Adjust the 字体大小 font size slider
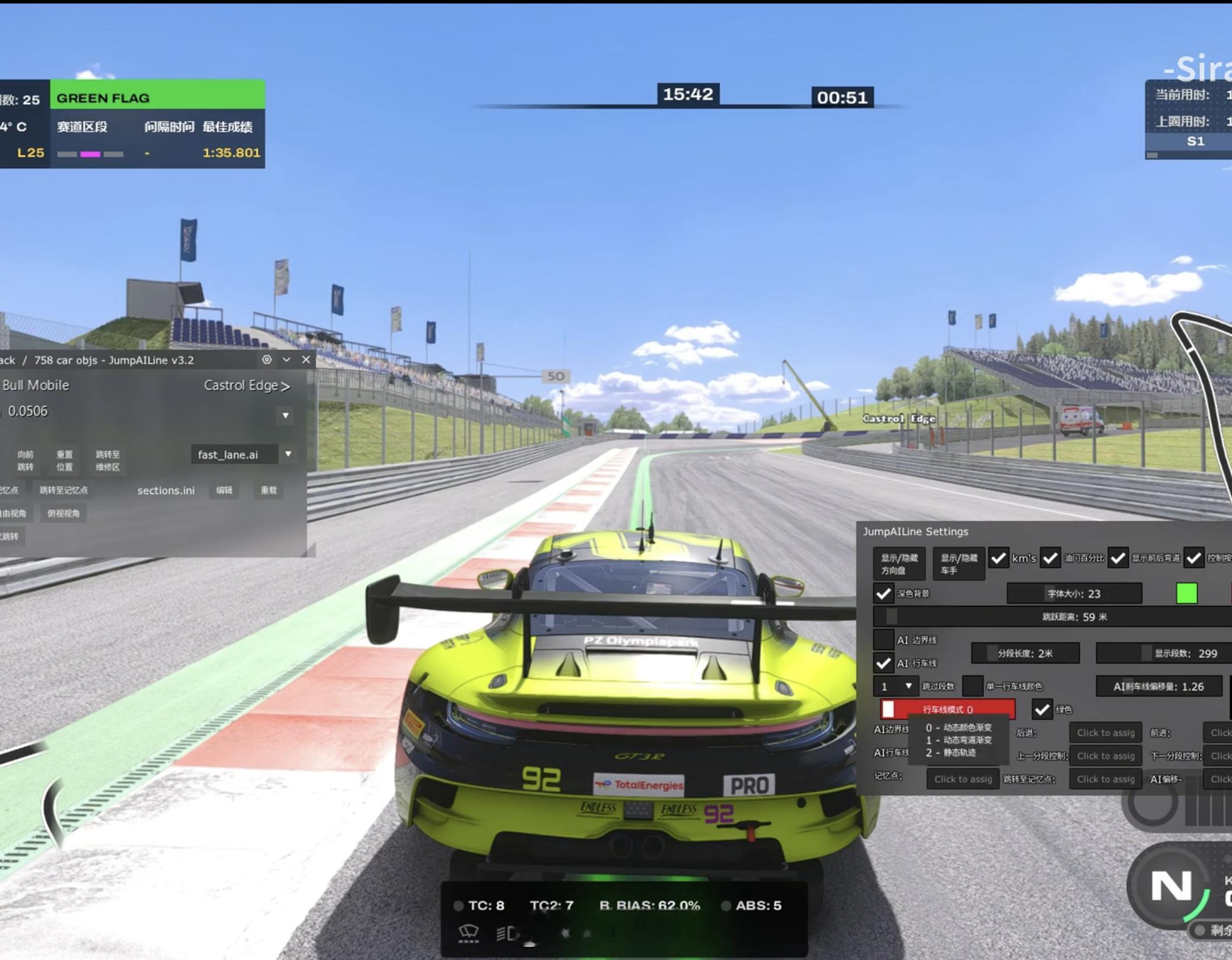Screen dimensions: 1232x960 1074,594
